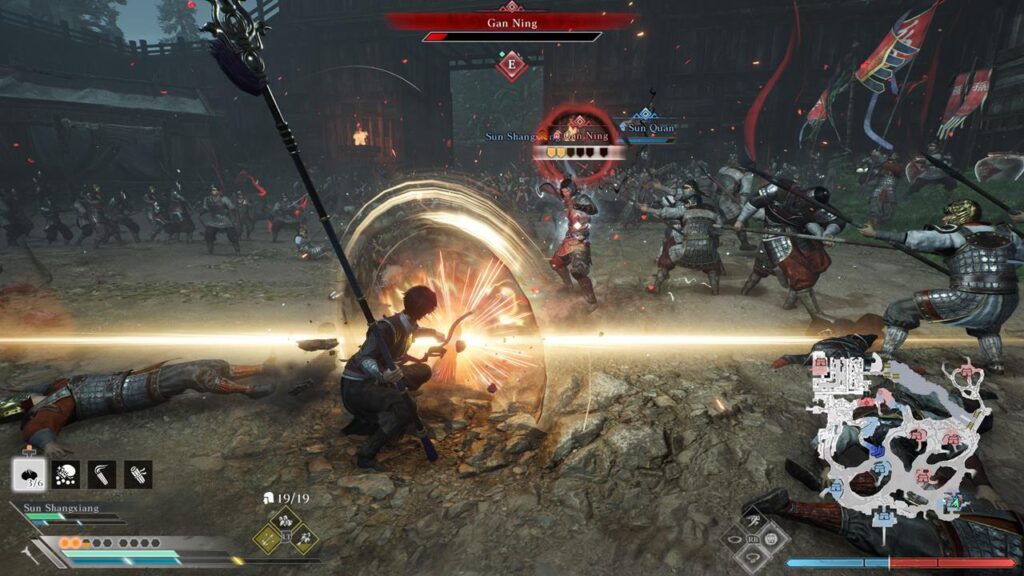Pick the bundled scroll item slot
1024x576 pixels.
point(138,473)
